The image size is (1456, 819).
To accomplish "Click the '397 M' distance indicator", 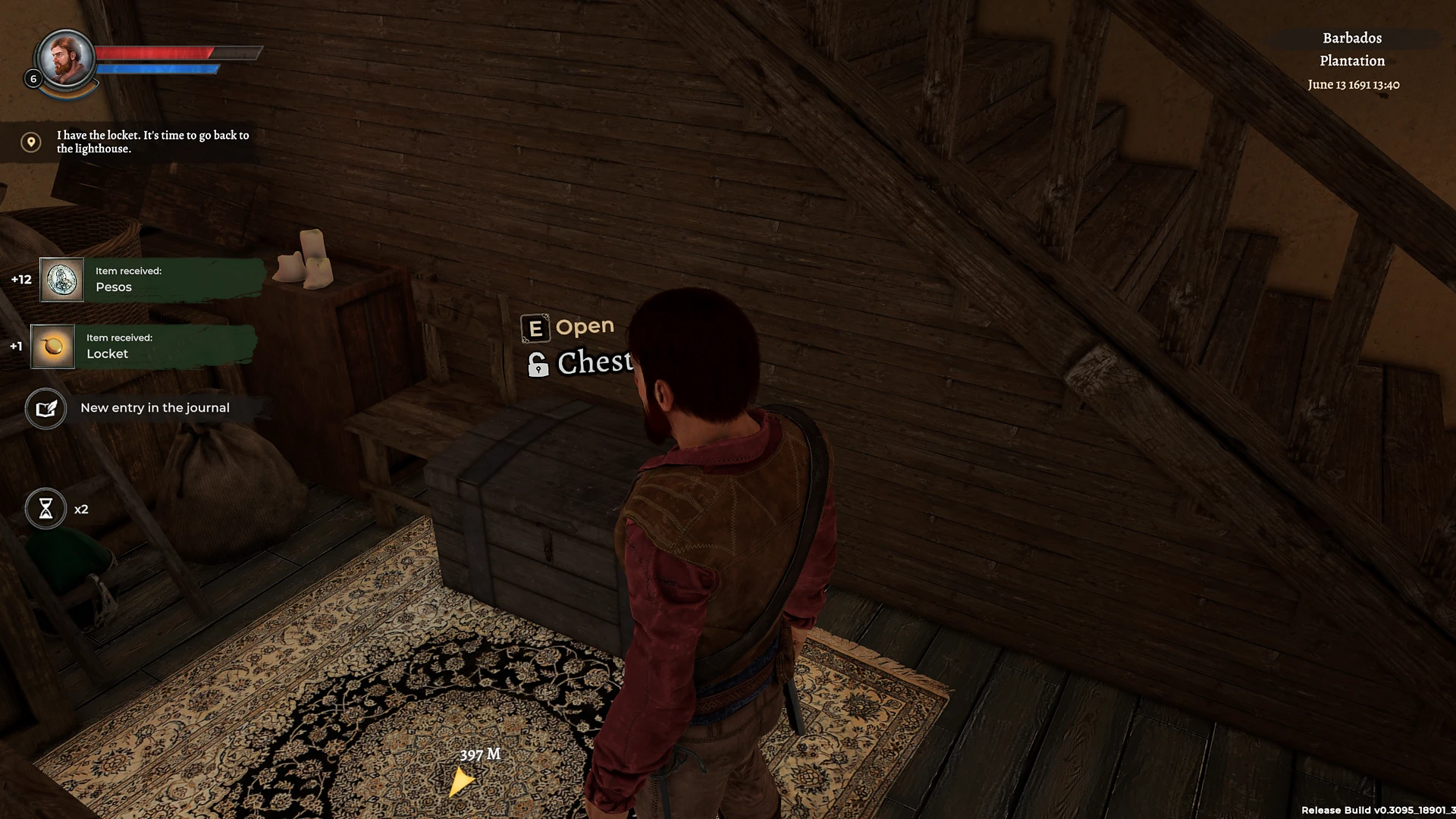I will point(481,755).
